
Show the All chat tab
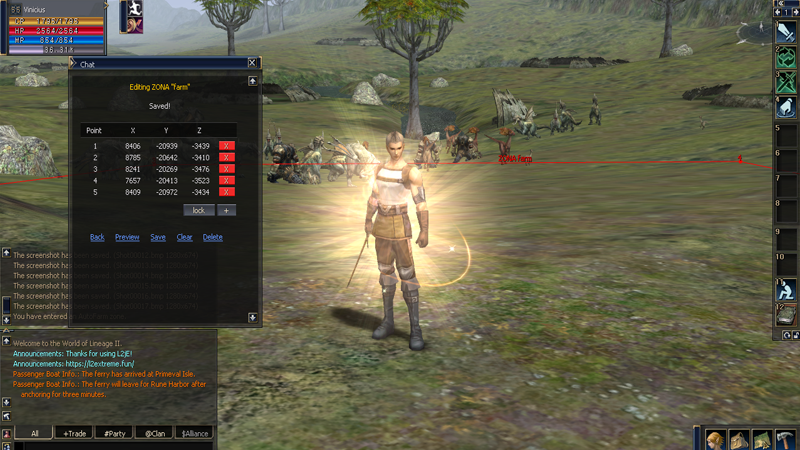pos(35,433)
